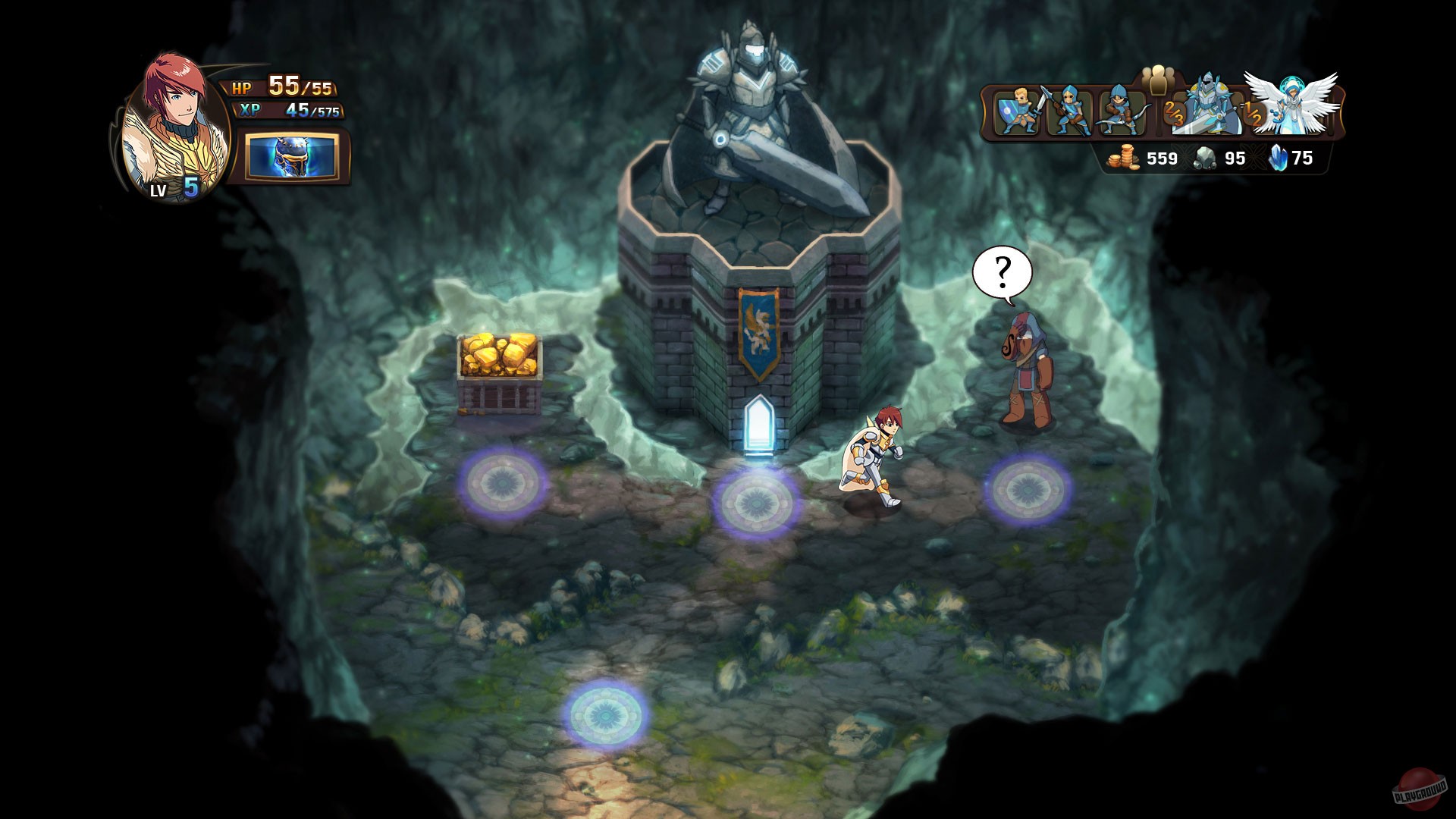Check the HP bar reading 55/55
The image size is (1456, 819).
point(284,86)
